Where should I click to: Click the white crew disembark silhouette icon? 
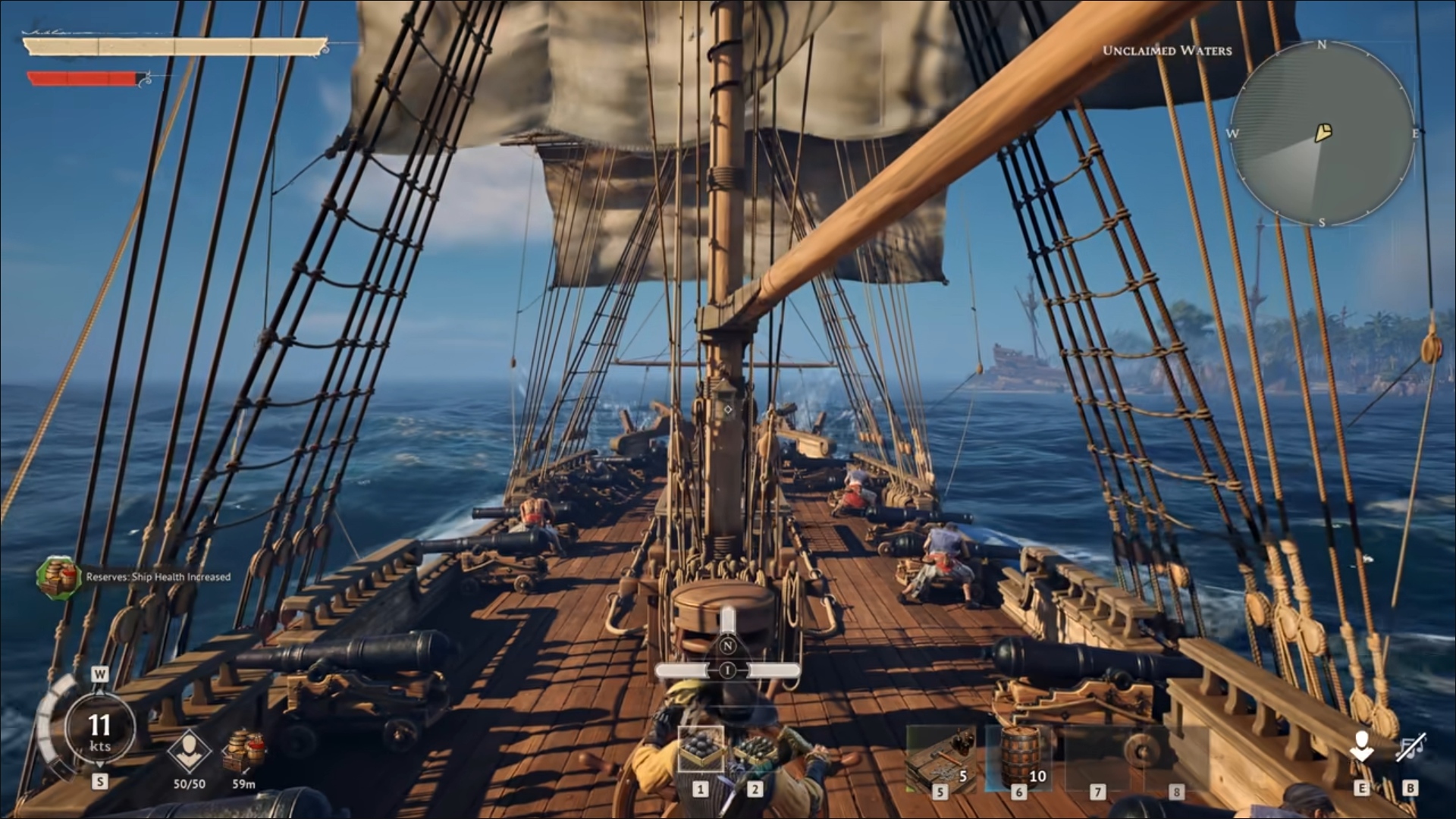pyautogui.click(x=1362, y=746)
